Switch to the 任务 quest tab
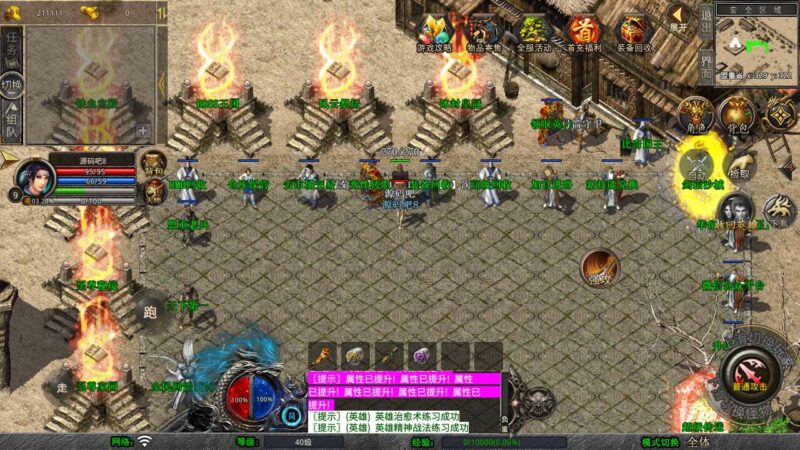The height and width of the screenshot is (450, 800). tap(11, 44)
